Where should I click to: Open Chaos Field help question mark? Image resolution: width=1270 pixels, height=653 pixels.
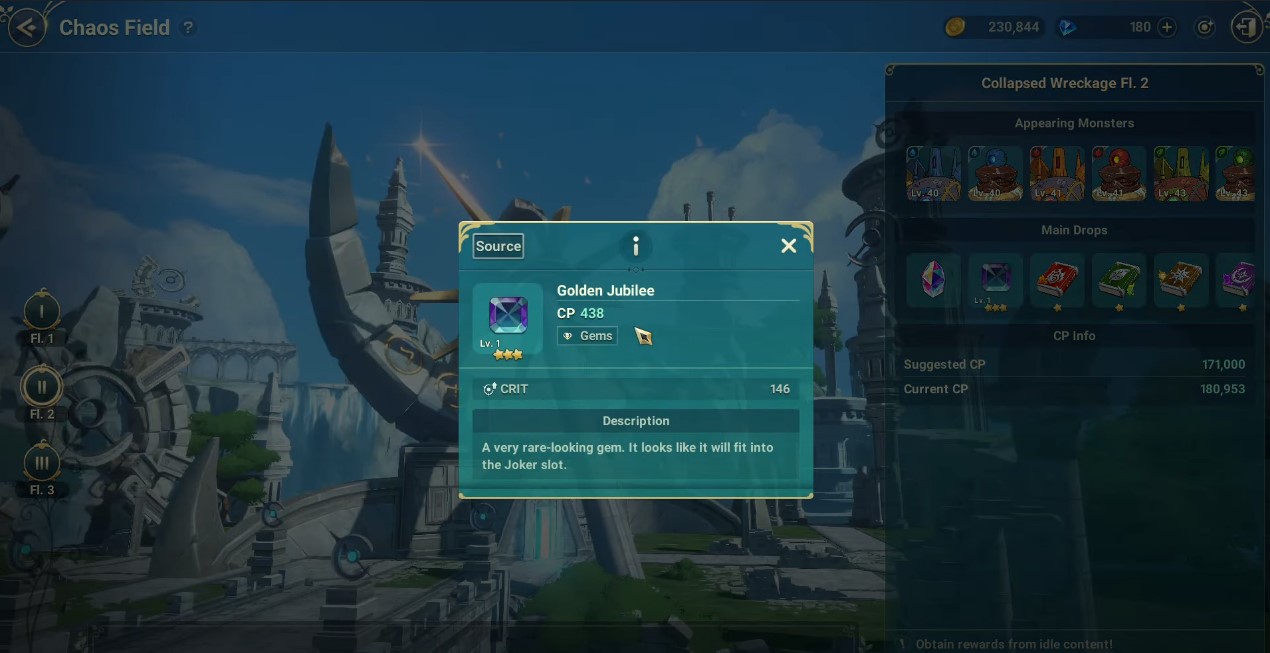(188, 28)
